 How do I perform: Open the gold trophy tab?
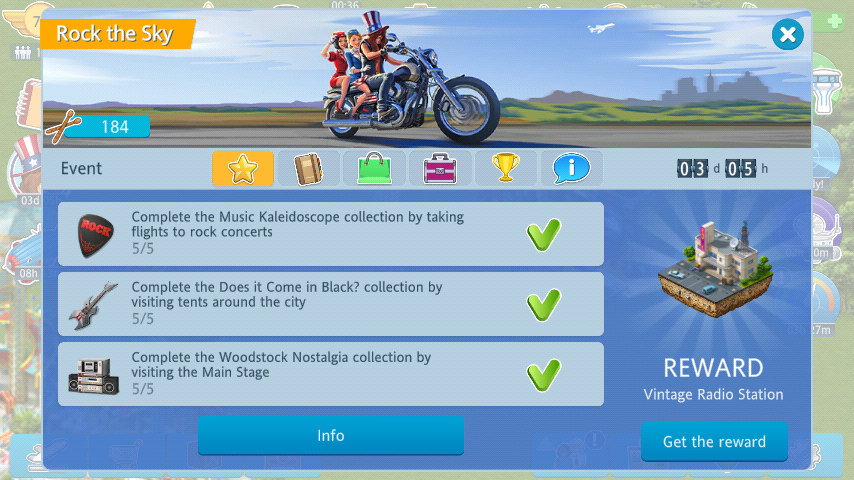click(506, 168)
